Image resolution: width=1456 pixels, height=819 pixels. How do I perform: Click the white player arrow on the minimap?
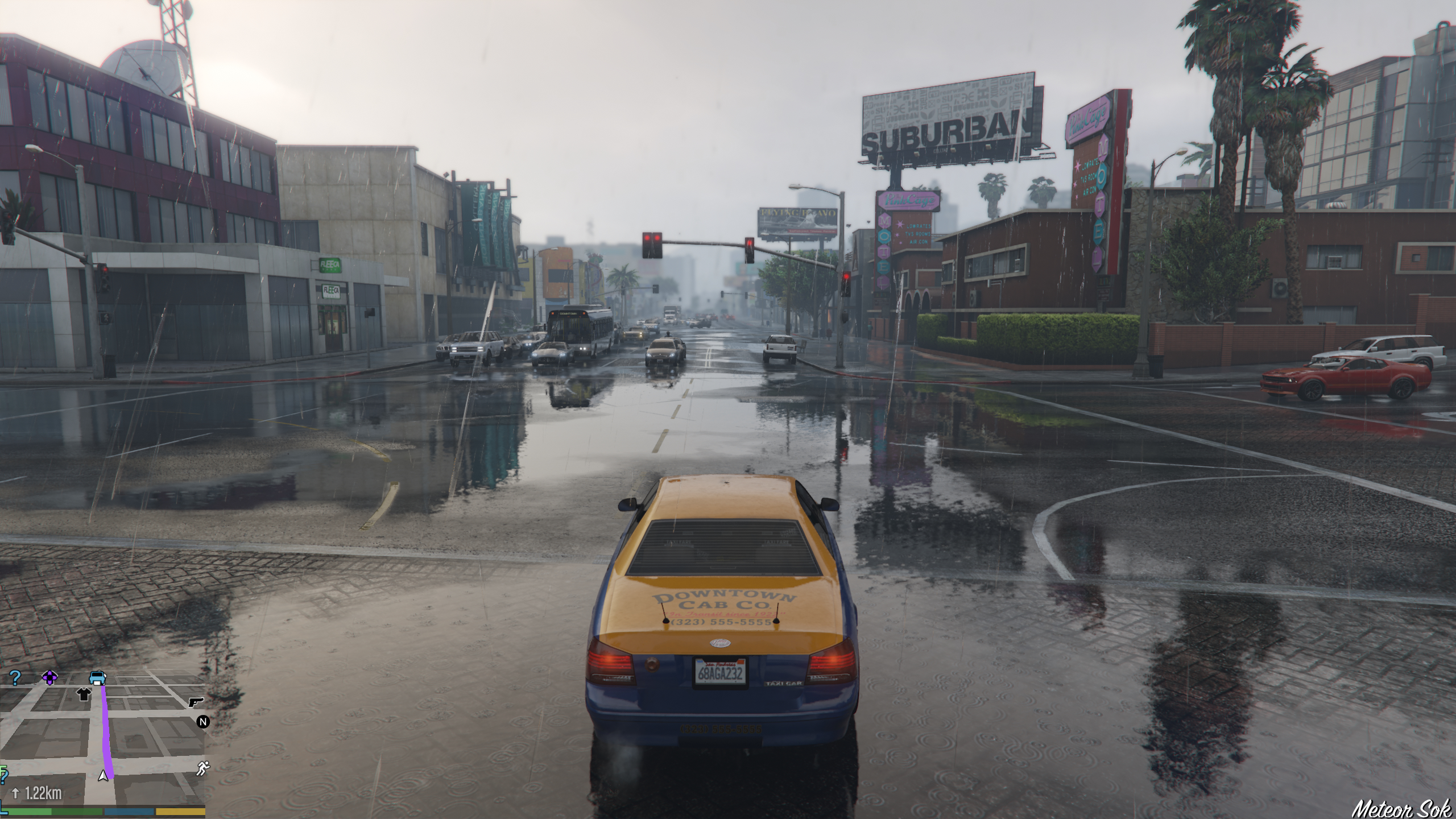pyautogui.click(x=103, y=775)
